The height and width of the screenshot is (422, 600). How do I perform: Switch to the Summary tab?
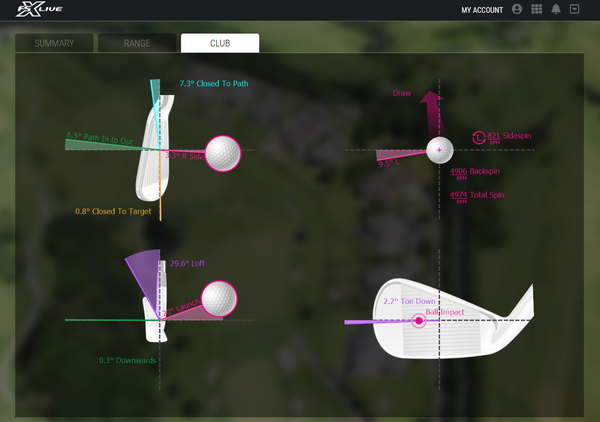click(54, 44)
